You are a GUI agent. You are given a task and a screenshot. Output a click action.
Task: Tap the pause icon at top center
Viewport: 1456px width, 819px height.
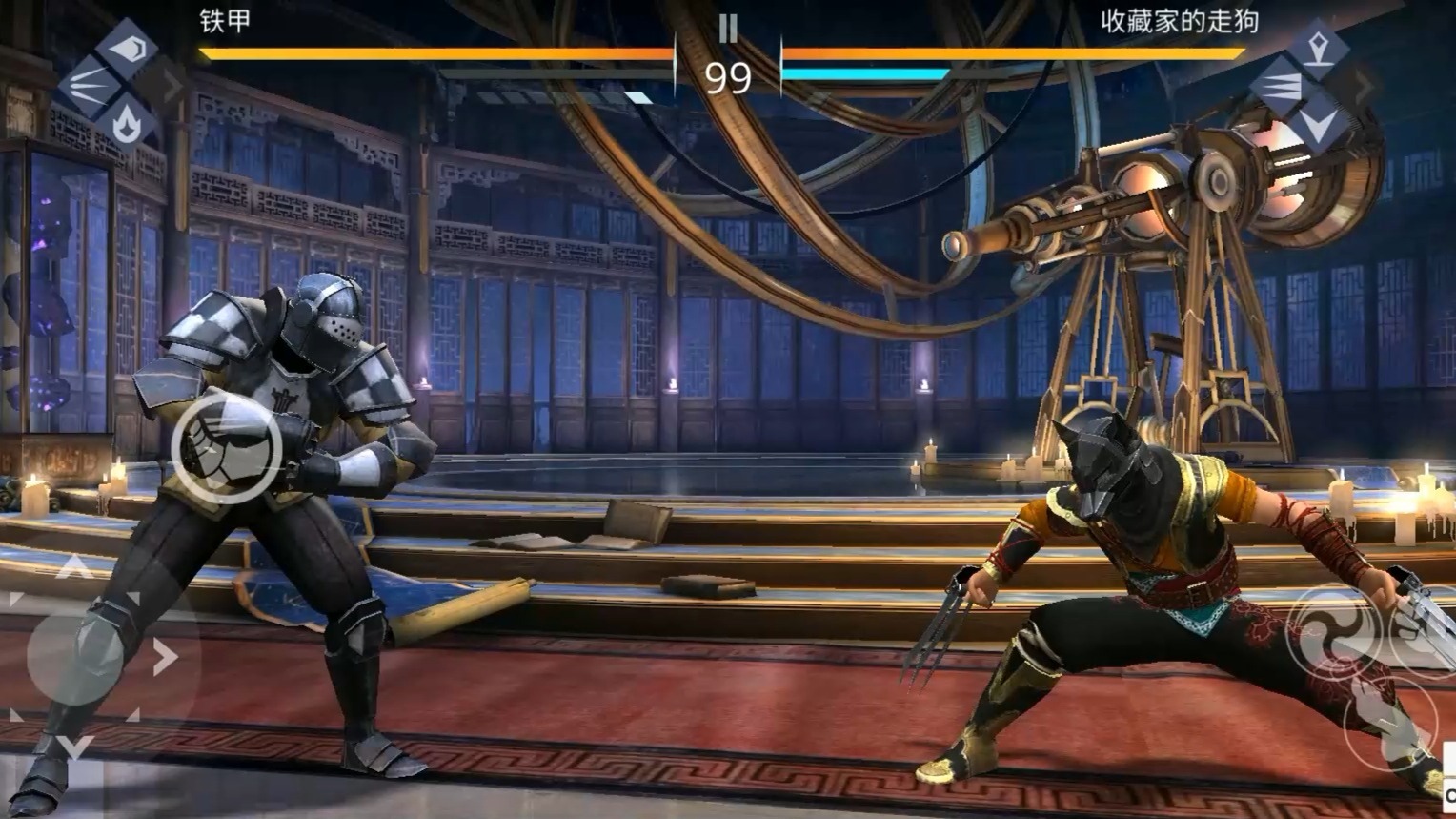tap(730, 29)
